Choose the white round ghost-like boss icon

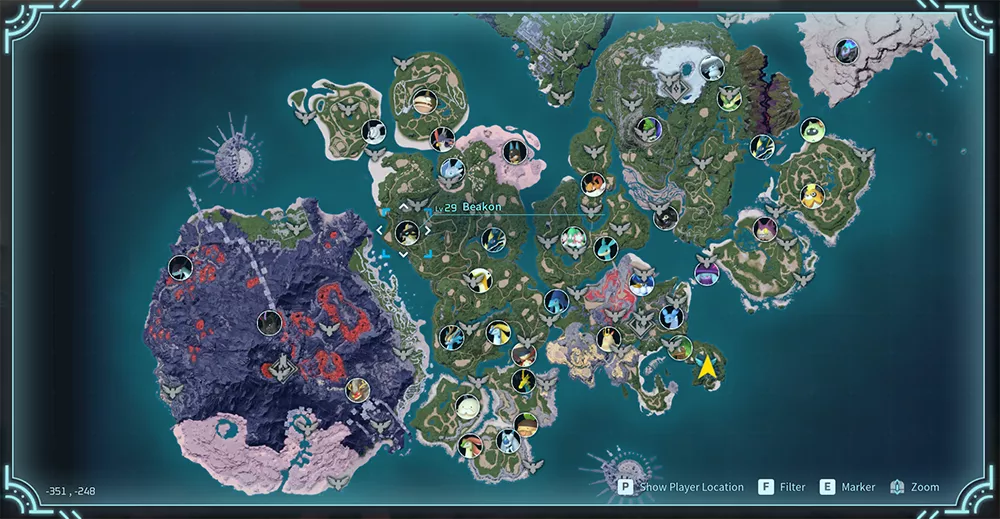tap(467, 406)
